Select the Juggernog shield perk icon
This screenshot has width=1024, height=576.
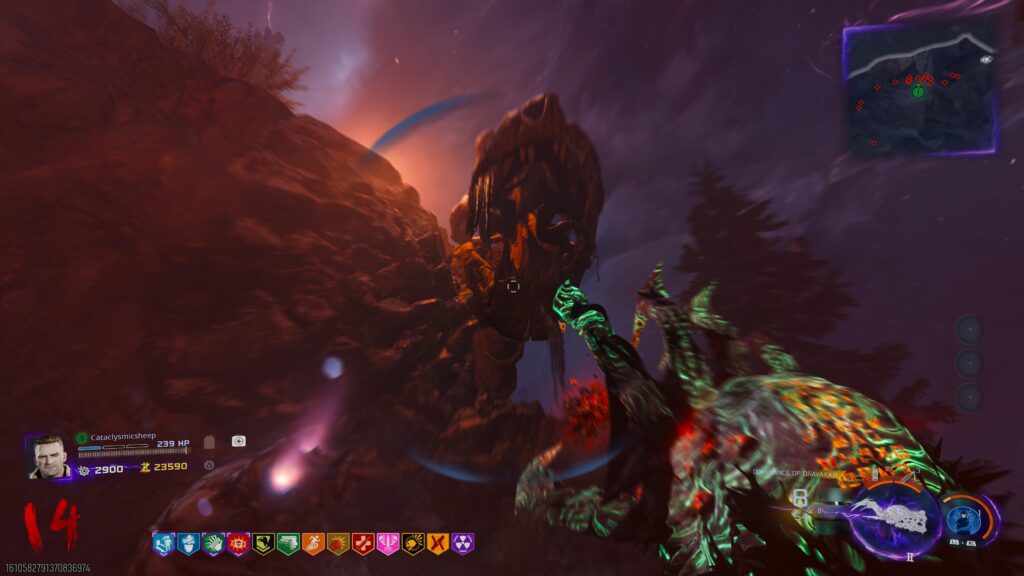coord(188,543)
